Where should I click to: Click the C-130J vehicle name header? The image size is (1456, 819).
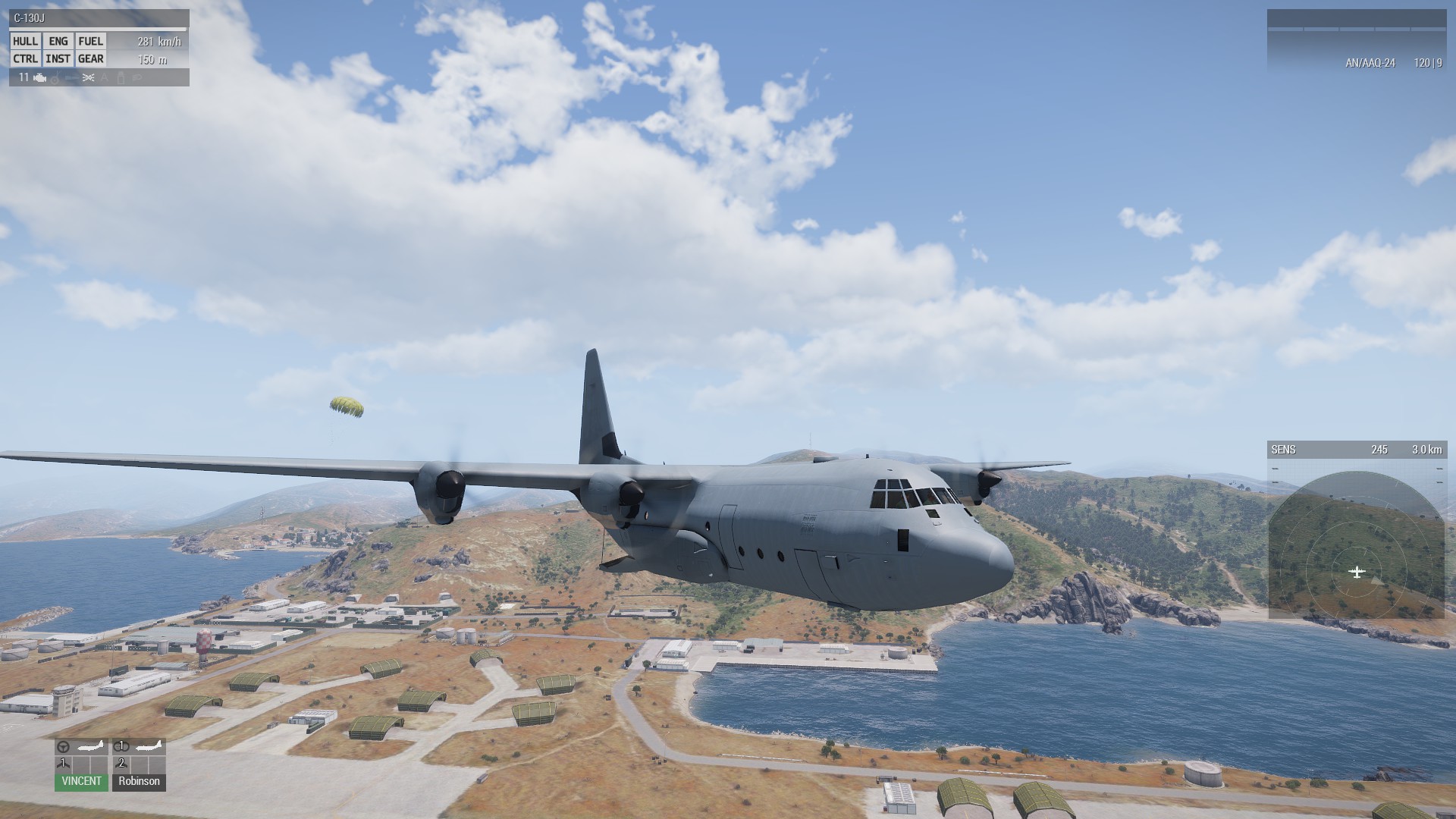coord(29,18)
